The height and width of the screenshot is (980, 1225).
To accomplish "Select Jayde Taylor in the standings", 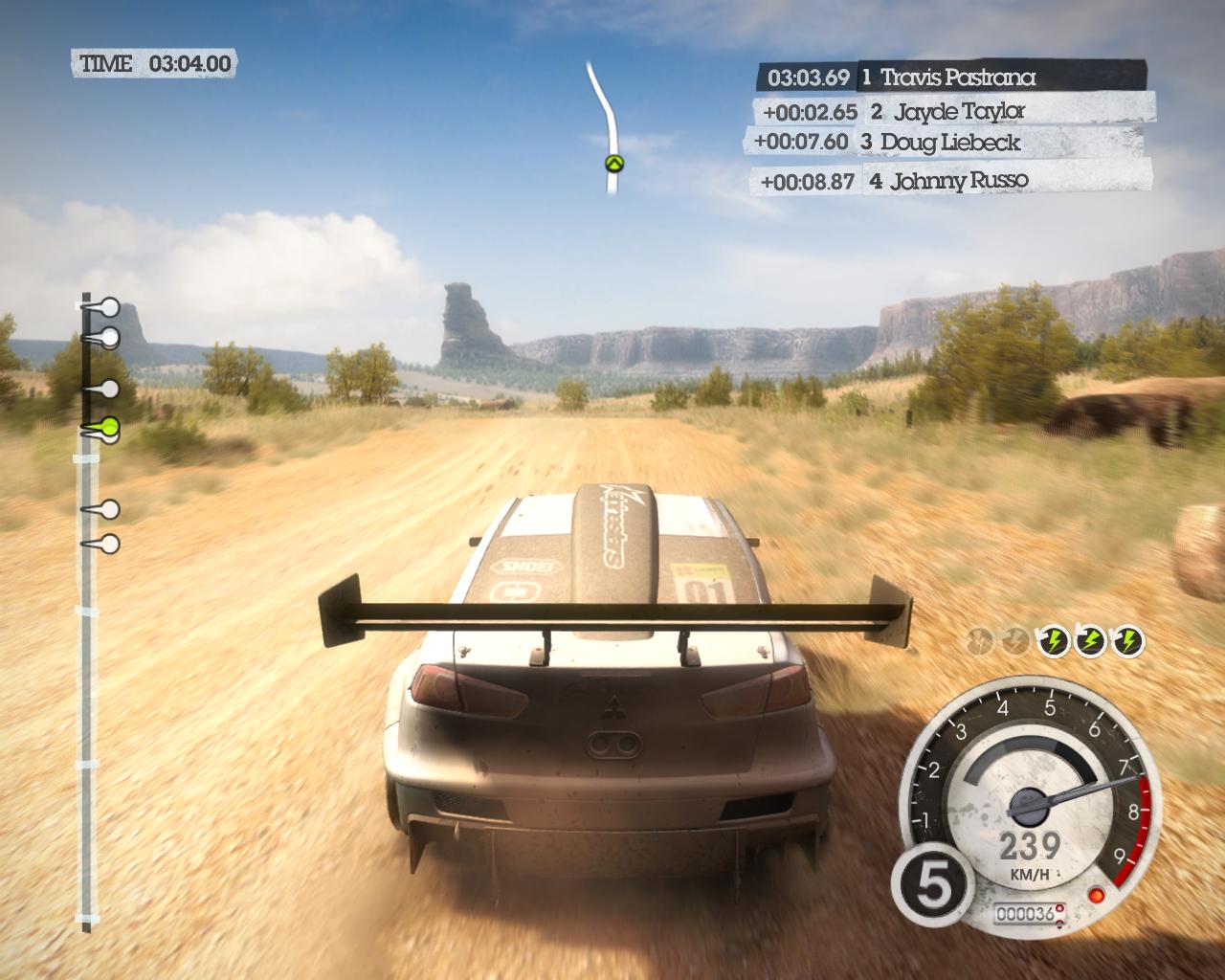I will point(952,111).
